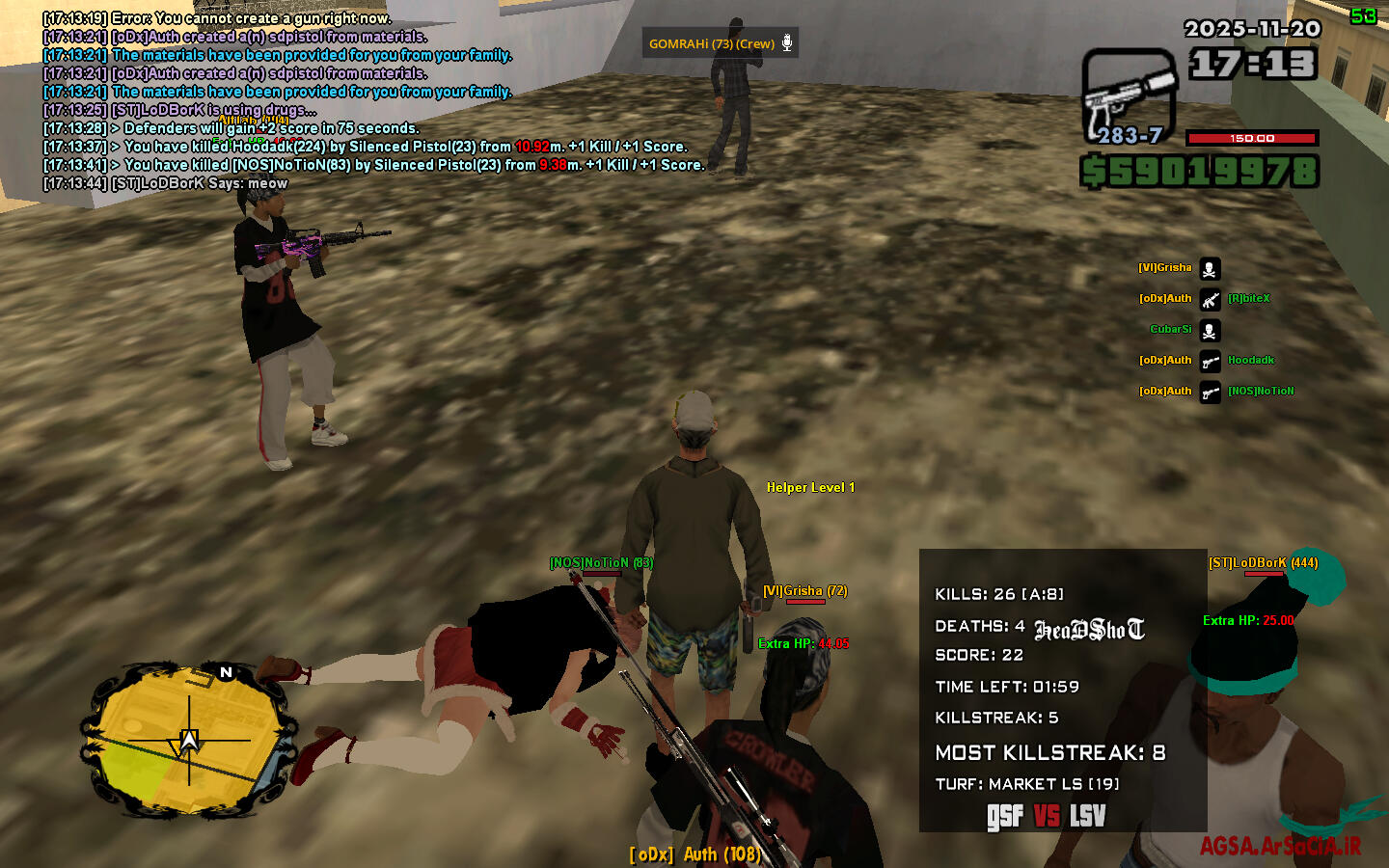The height and width of the screenshot is (868, 1389).
Task: Open the chat line saying meow
Action: [165, 183]
